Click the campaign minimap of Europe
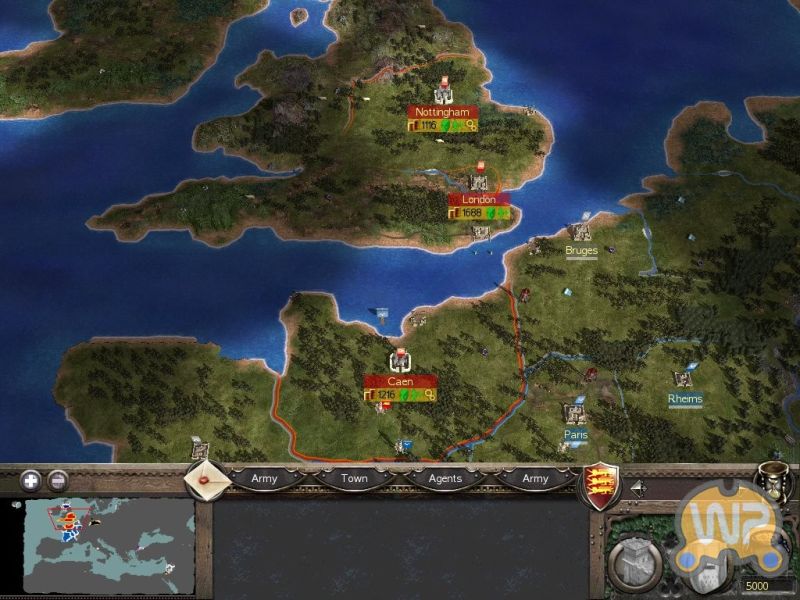 click(x=109, y=545)
